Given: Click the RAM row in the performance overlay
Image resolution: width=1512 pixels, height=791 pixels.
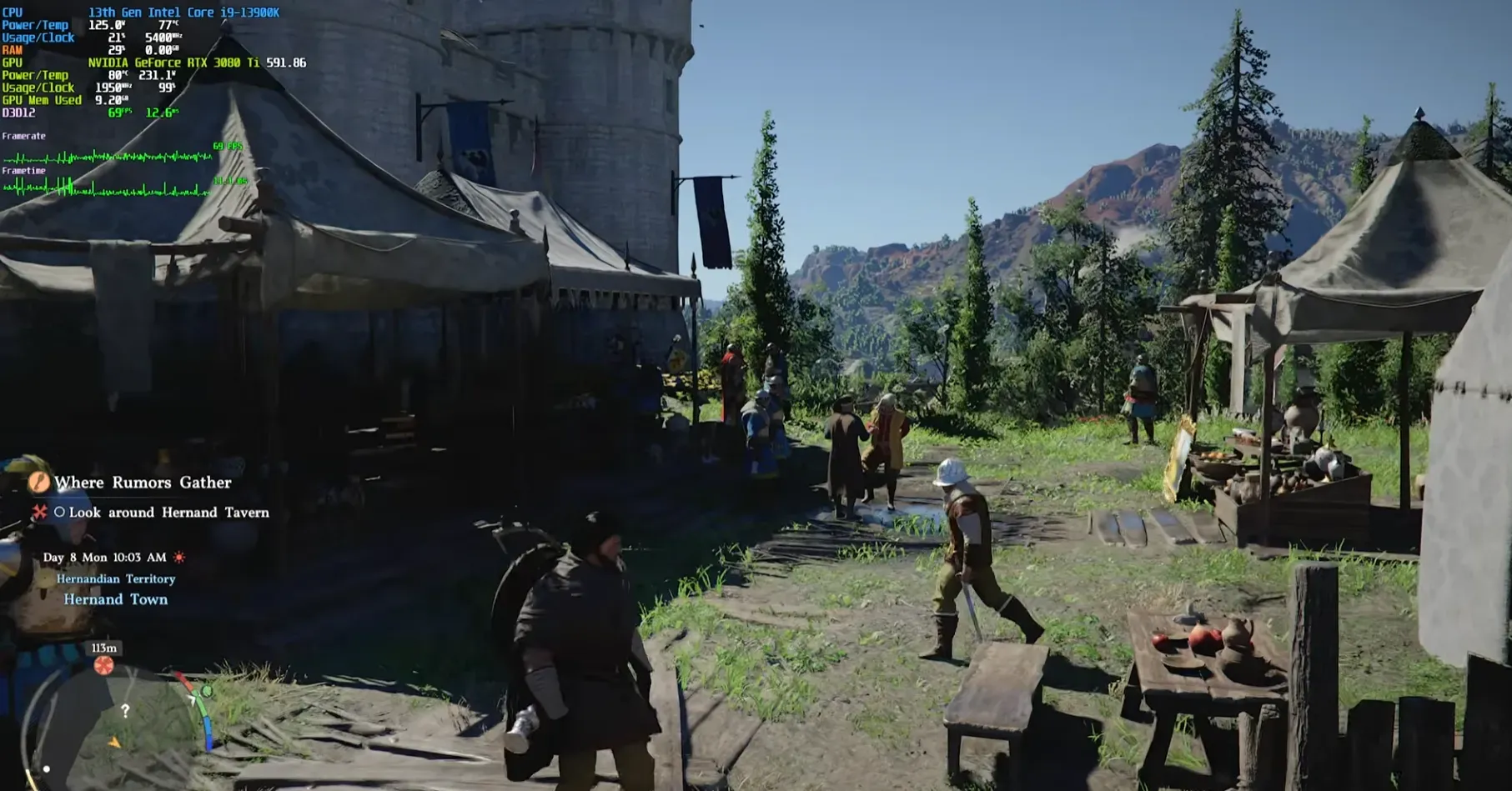Looking at the screenshot, I should (x=12, y=48).
